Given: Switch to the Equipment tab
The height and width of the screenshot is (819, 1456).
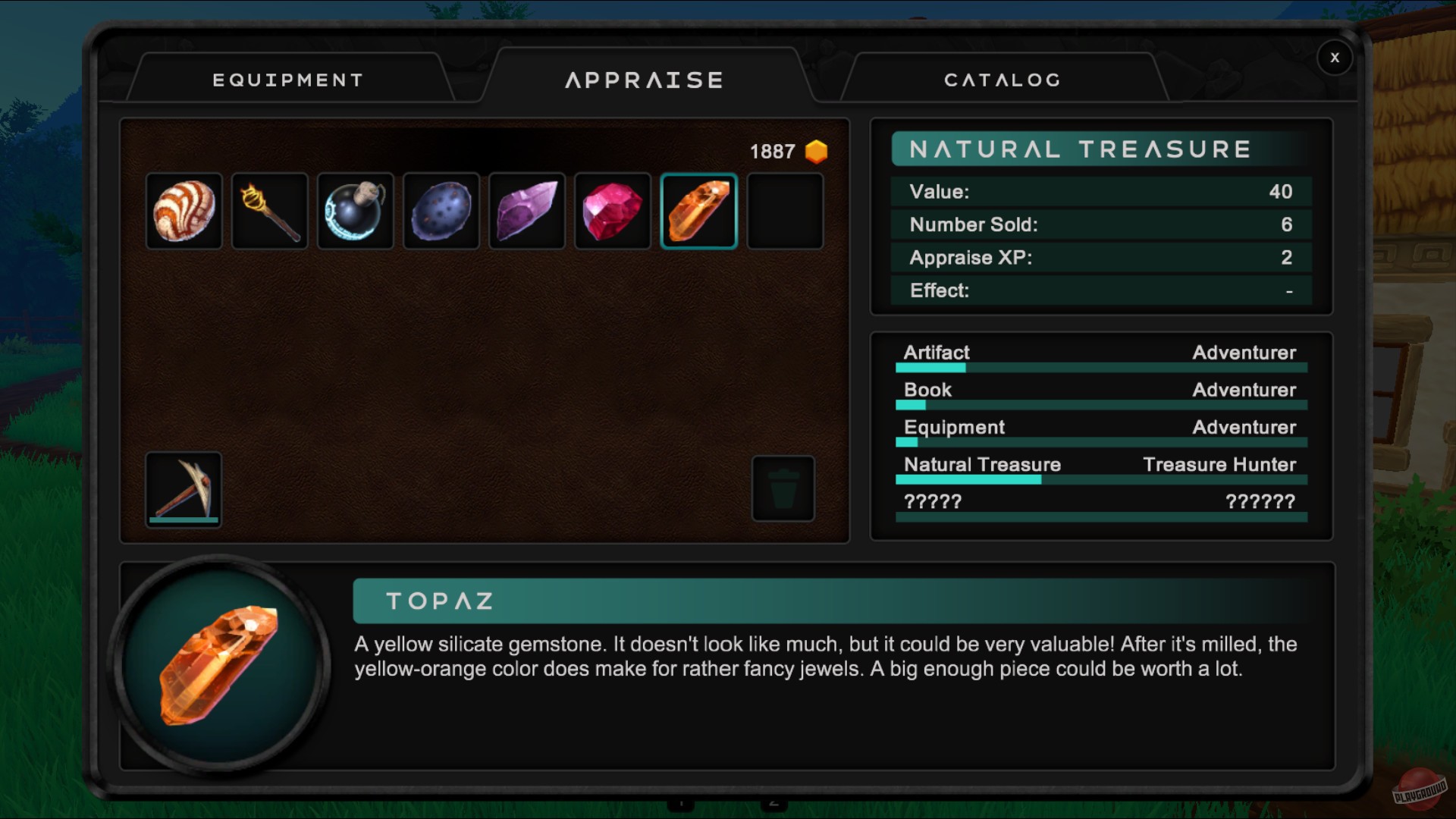Looking at the screenshot, I should pyautogui.click(x=288, y=80).
